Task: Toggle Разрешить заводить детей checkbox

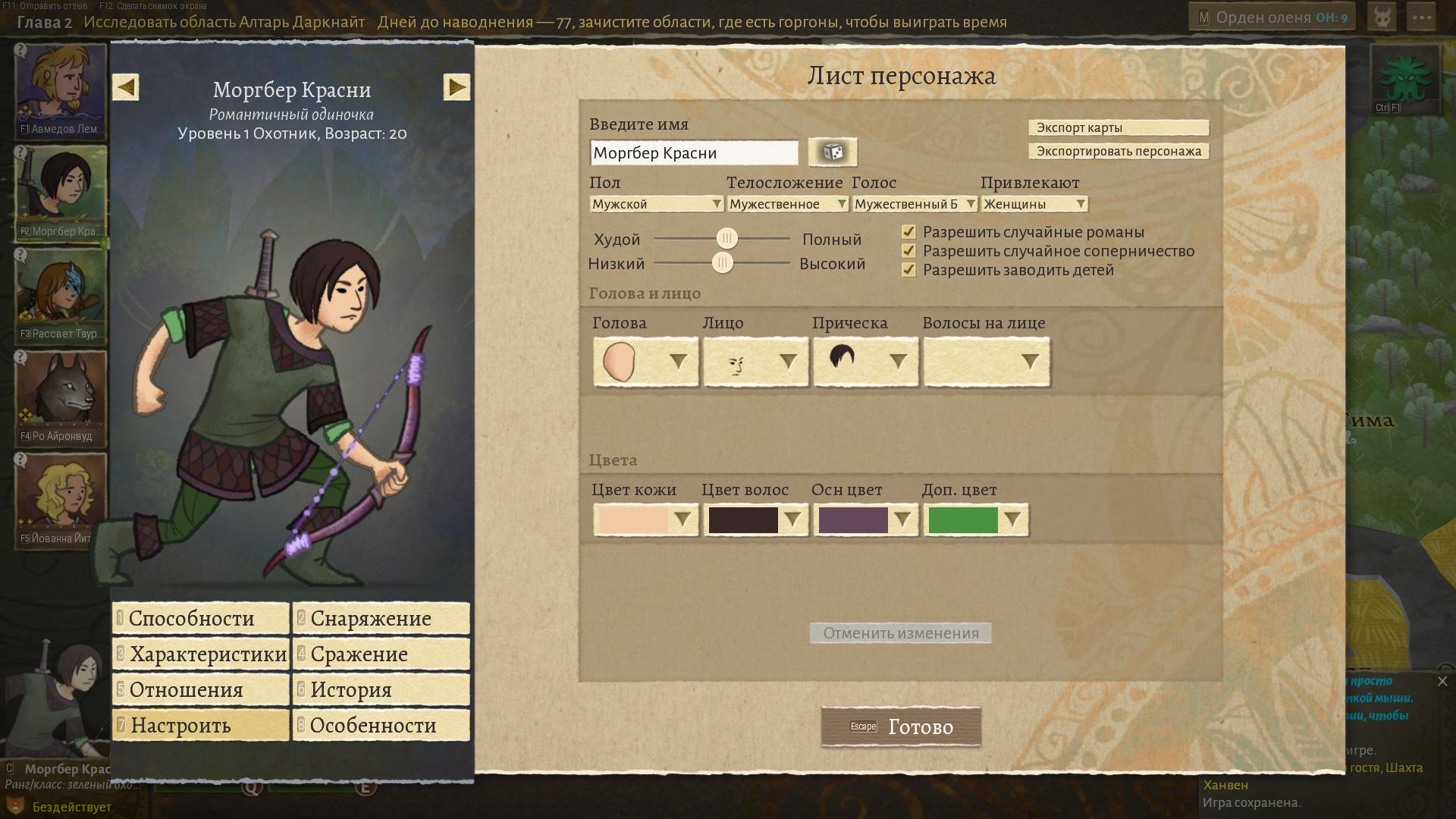Action: click(x=908, y=270)
